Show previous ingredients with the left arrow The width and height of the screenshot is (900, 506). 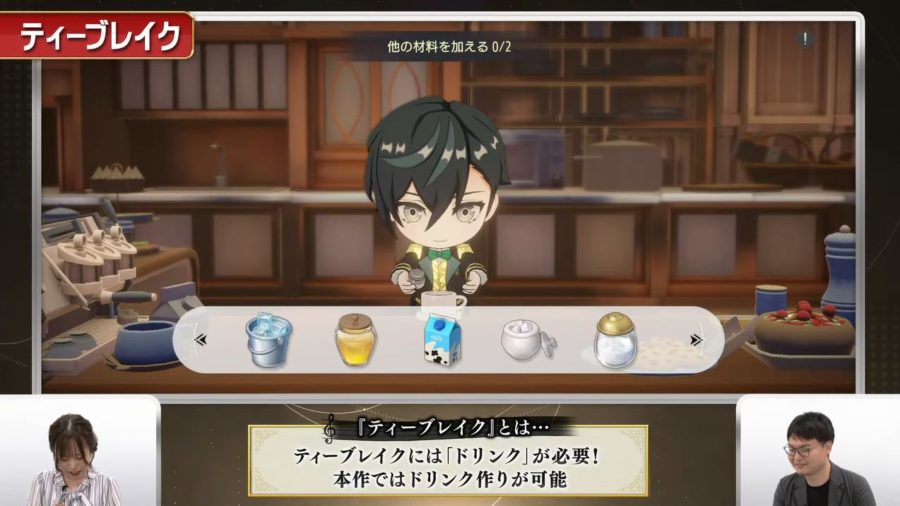click(200, 340)
